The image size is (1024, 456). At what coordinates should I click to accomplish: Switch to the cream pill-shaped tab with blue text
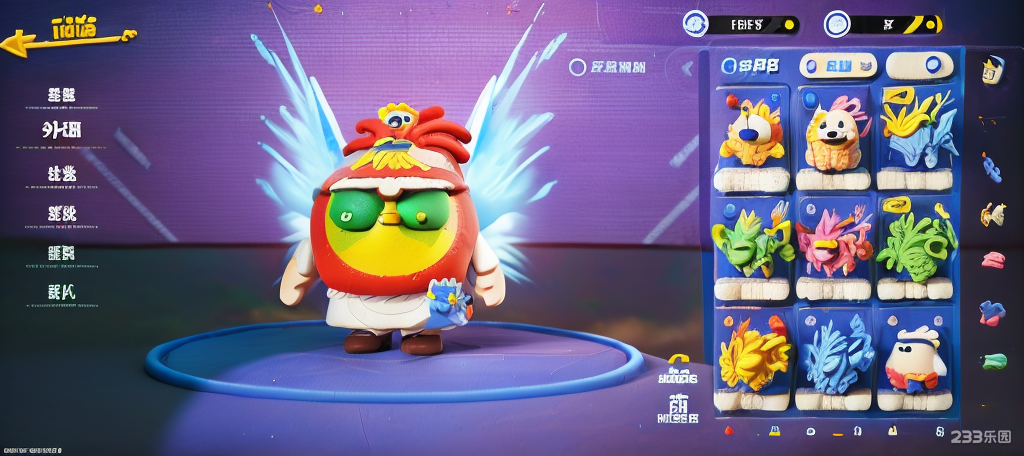pyautogui.click(x=839, y=66)
